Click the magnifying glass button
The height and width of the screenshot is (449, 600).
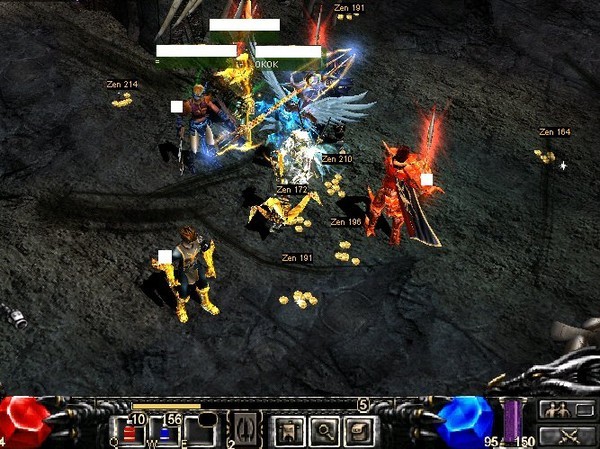325,431
